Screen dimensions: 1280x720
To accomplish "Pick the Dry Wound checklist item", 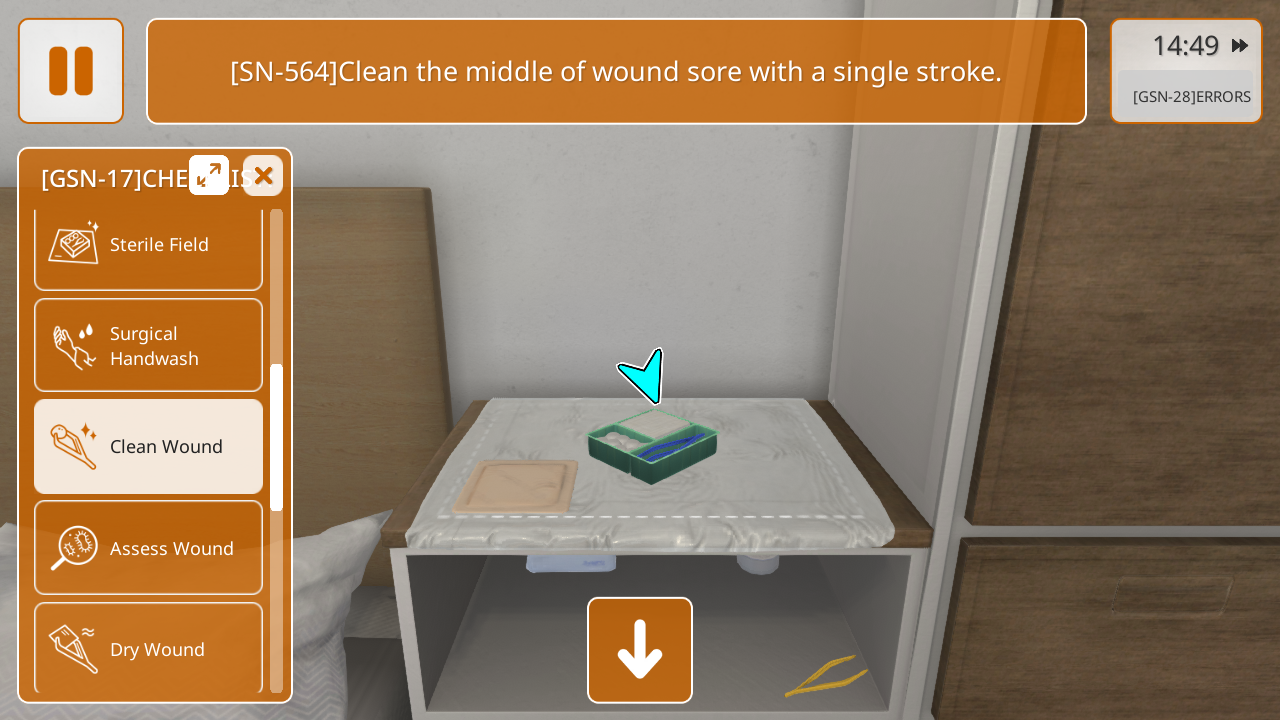I will [148, 649].
